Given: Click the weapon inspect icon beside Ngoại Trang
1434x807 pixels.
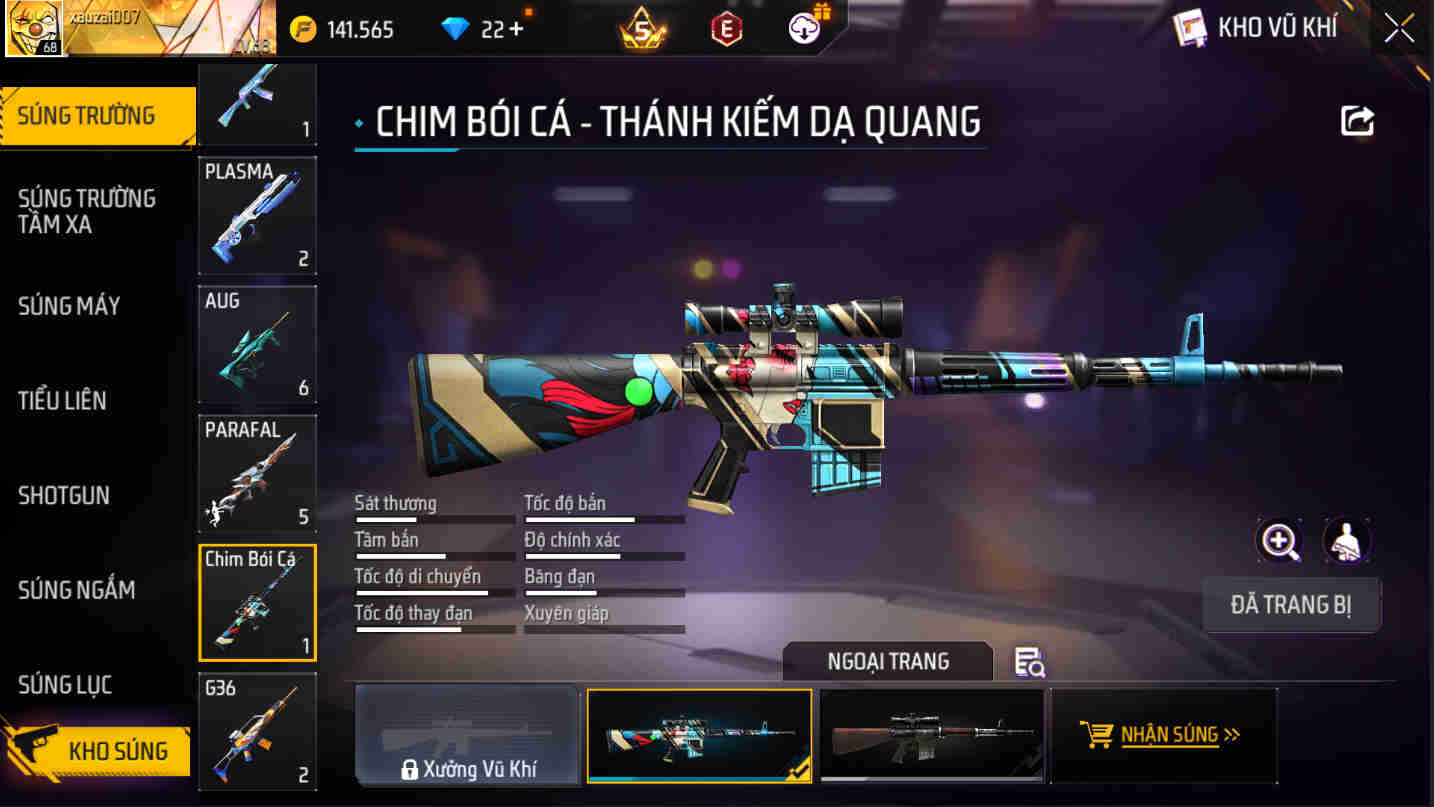Looking at the screenshot, I should tap(1030, 662).
